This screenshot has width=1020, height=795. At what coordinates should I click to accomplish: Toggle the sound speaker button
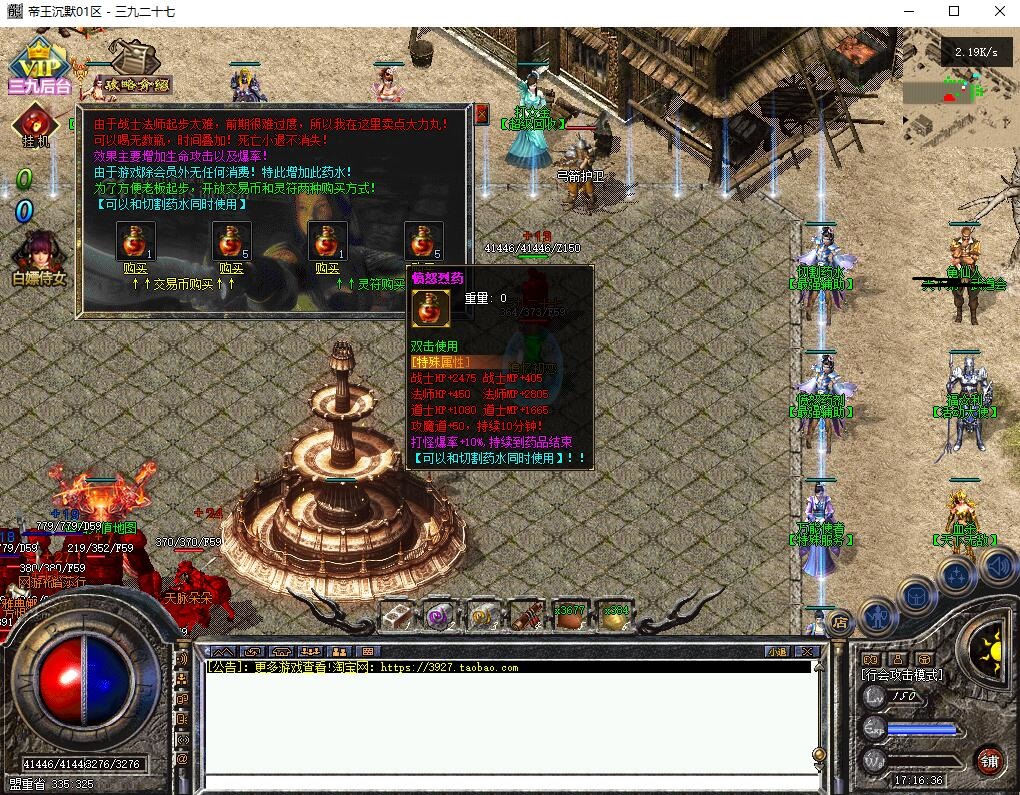point(998,567)
